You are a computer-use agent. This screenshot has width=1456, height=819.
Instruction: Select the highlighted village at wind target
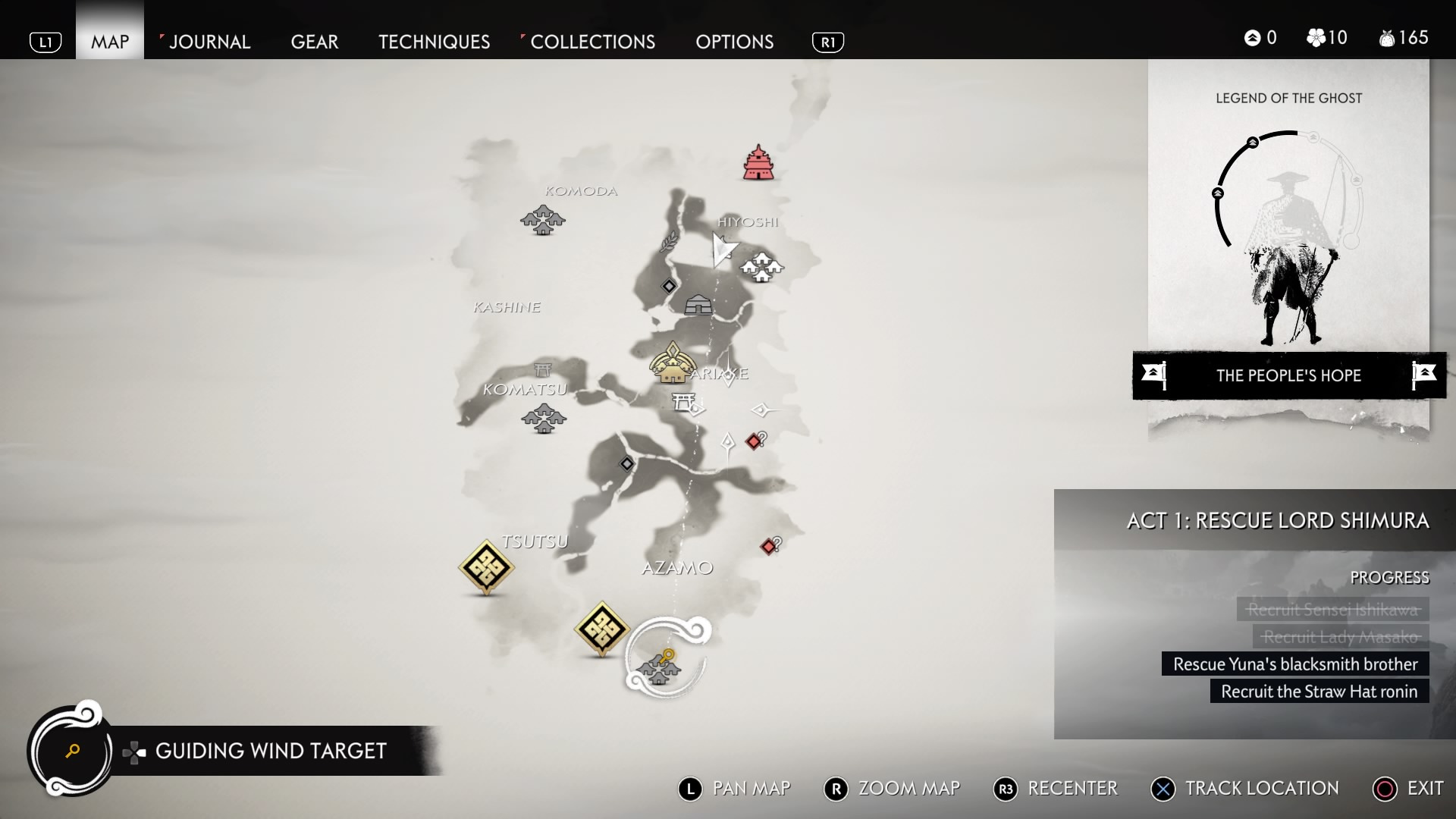click(x=658, y=670)
